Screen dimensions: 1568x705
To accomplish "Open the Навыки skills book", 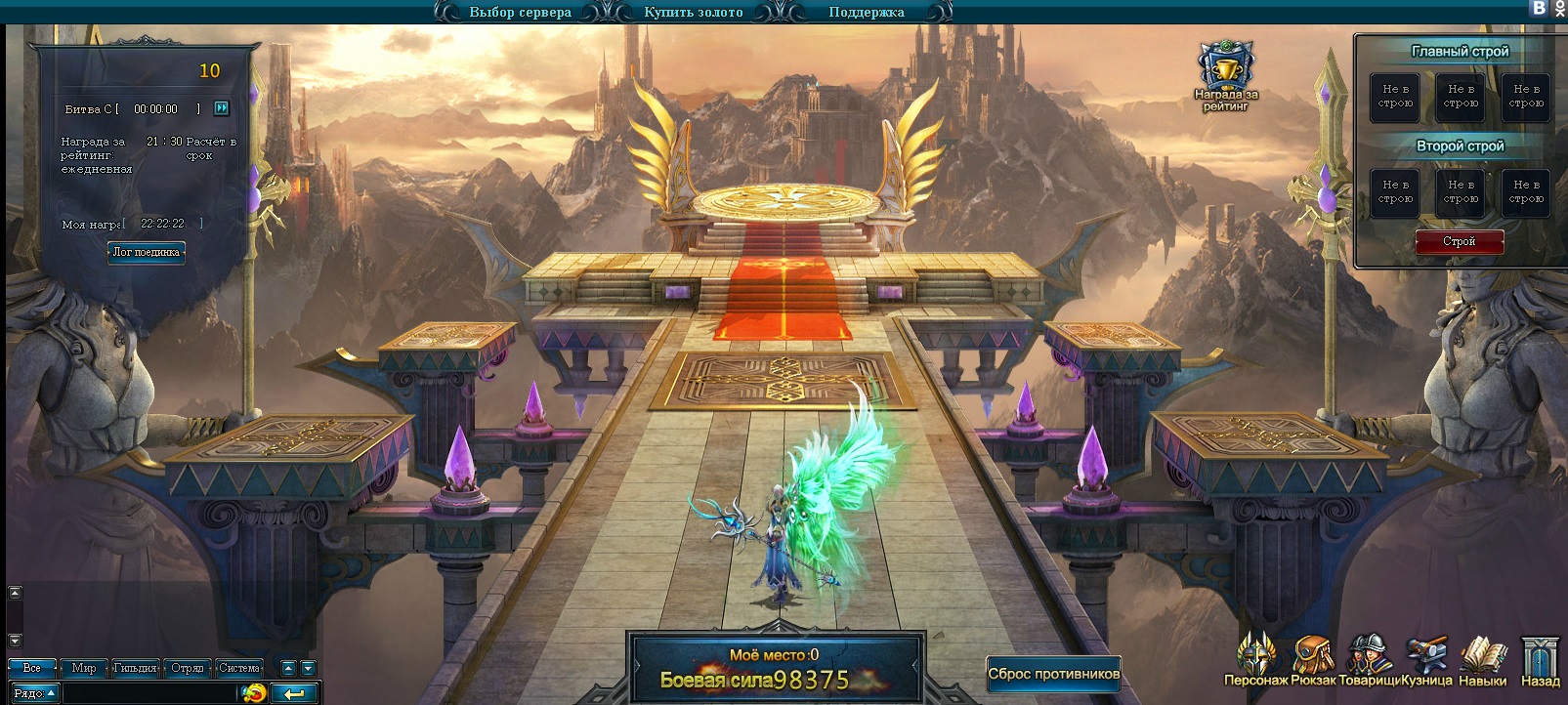I will pyautogui.click(x=1483, y=660).
